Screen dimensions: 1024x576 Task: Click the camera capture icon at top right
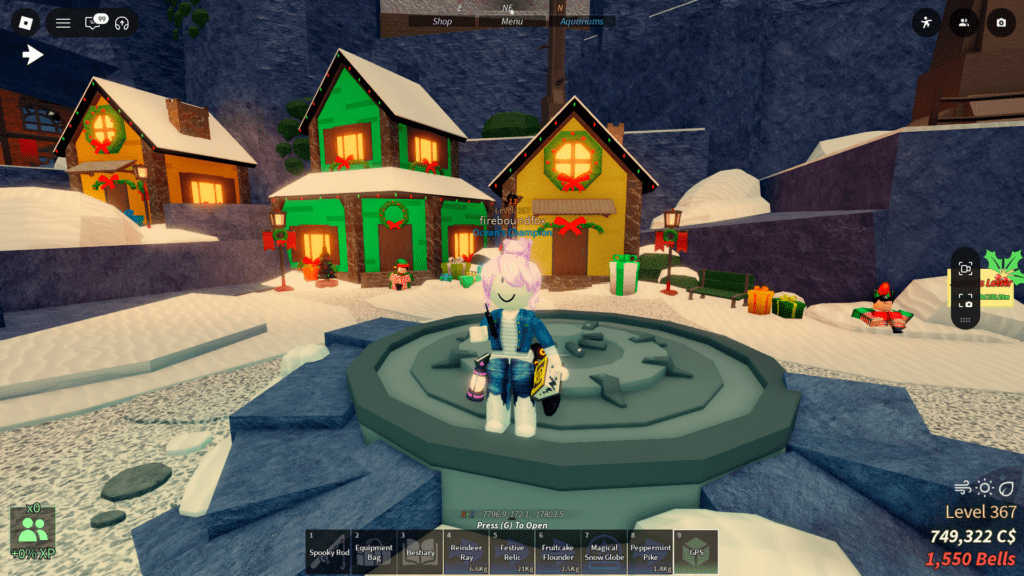point(999,22)
